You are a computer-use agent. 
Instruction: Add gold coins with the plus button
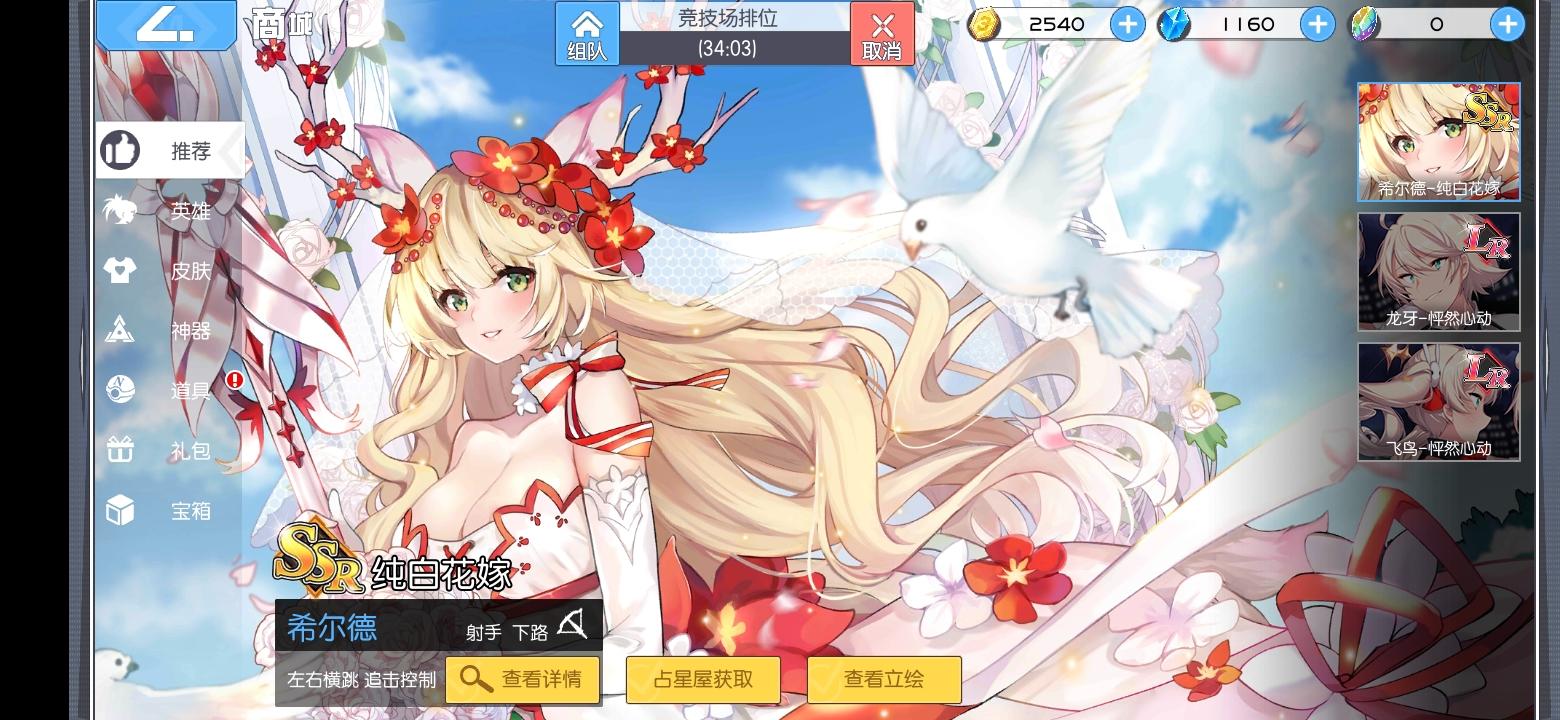[1127, 24]
